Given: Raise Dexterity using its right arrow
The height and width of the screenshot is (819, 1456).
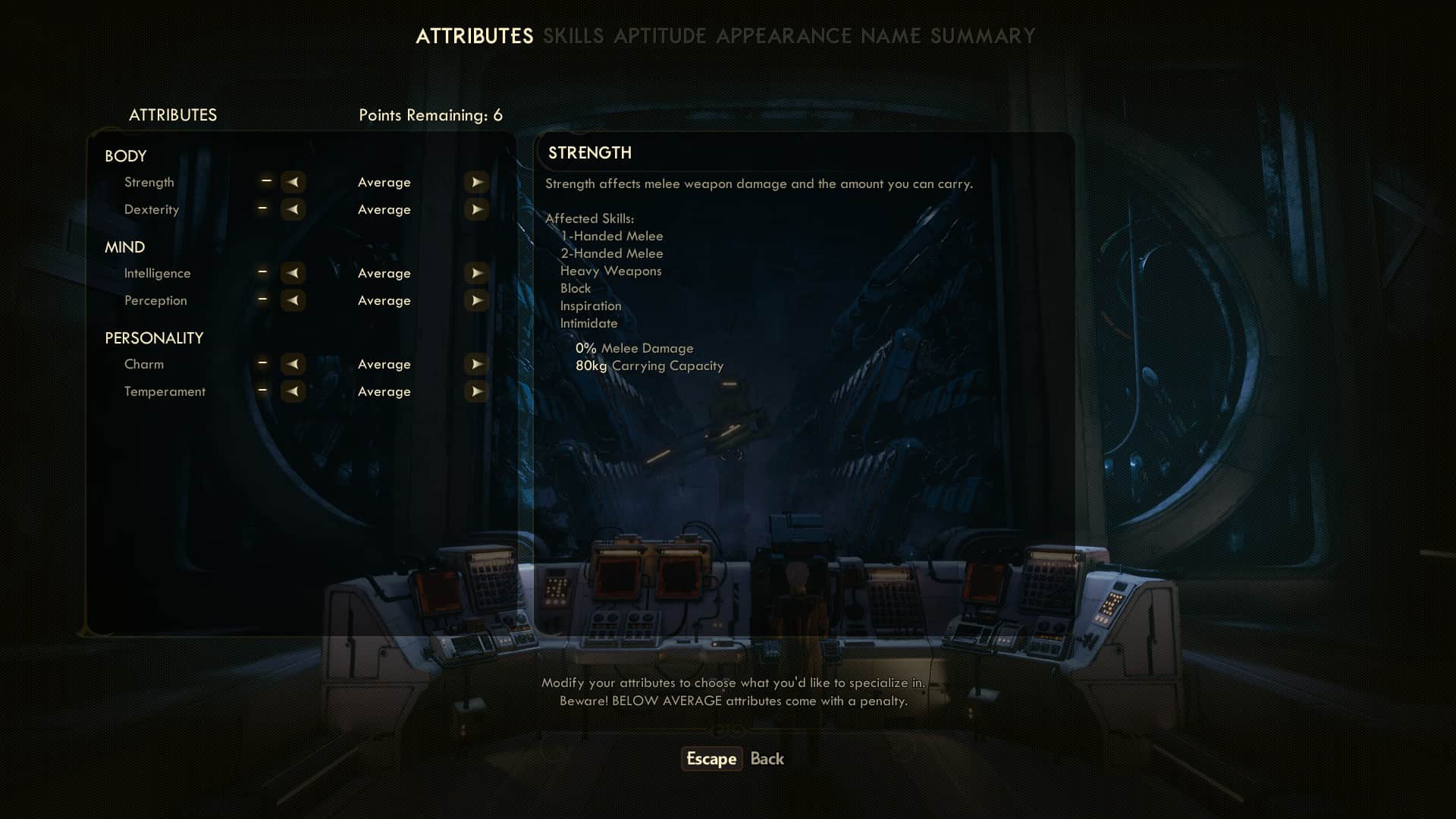Looking at the screenshot, I should (x=476, y=209).
